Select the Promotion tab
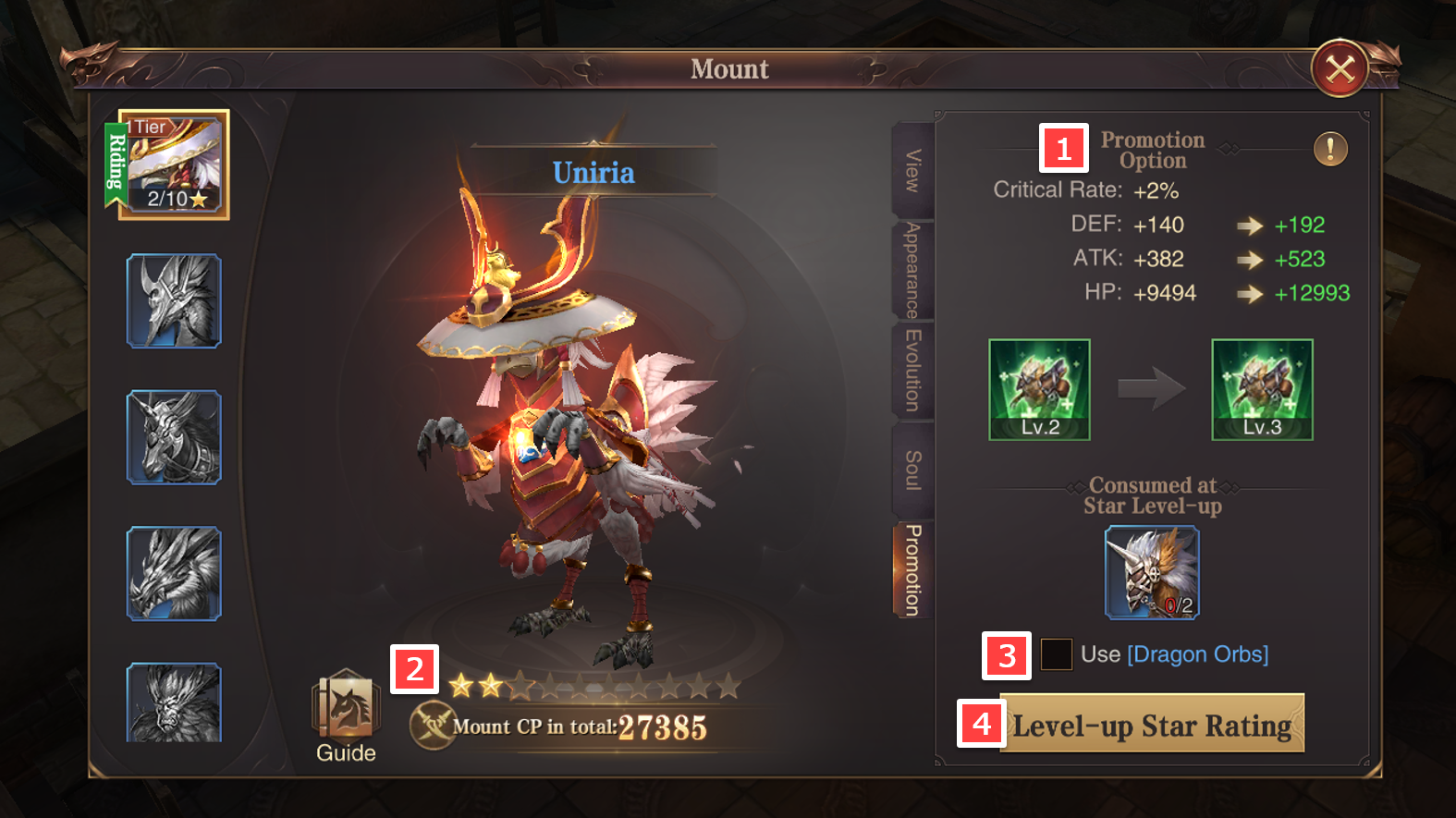This screenshot has height=818, width=1456. pyautogui.click(x=912, y=570)
